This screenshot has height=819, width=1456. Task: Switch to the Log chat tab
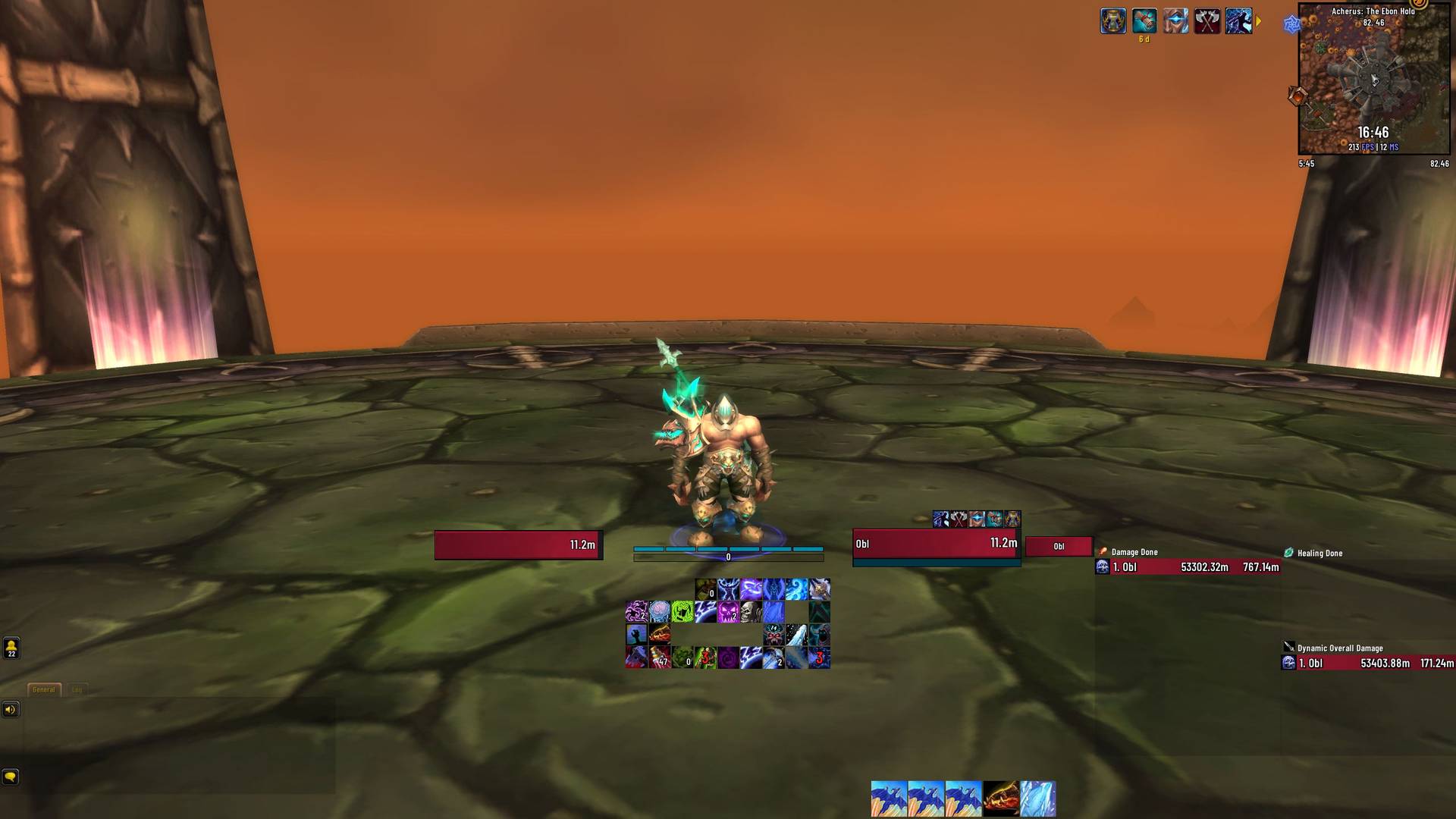(77, 689)
